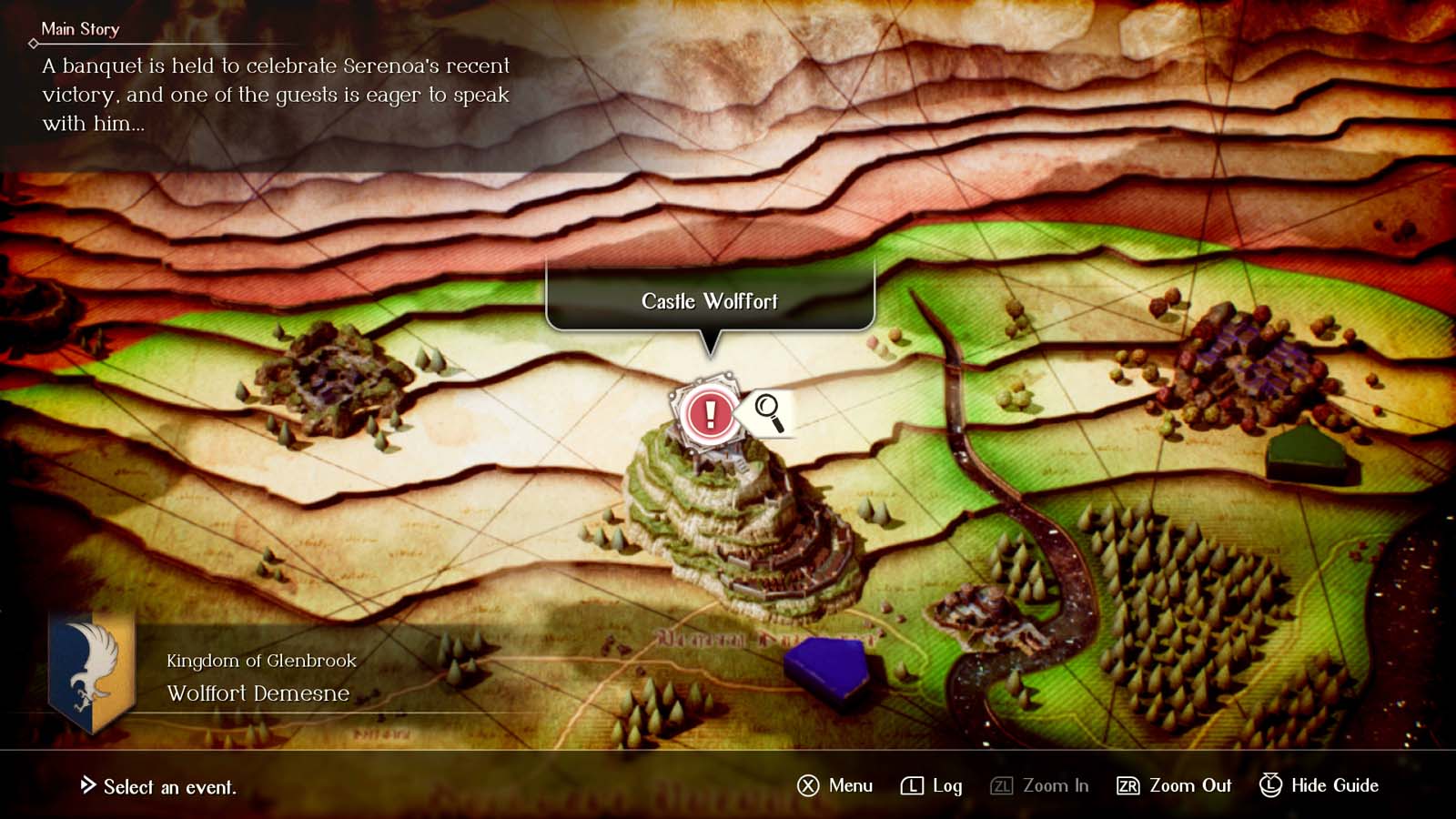Expand the Castle Wolffort location banner
This screenshot has width=1456, height=819.
click(x=710, y=301)
